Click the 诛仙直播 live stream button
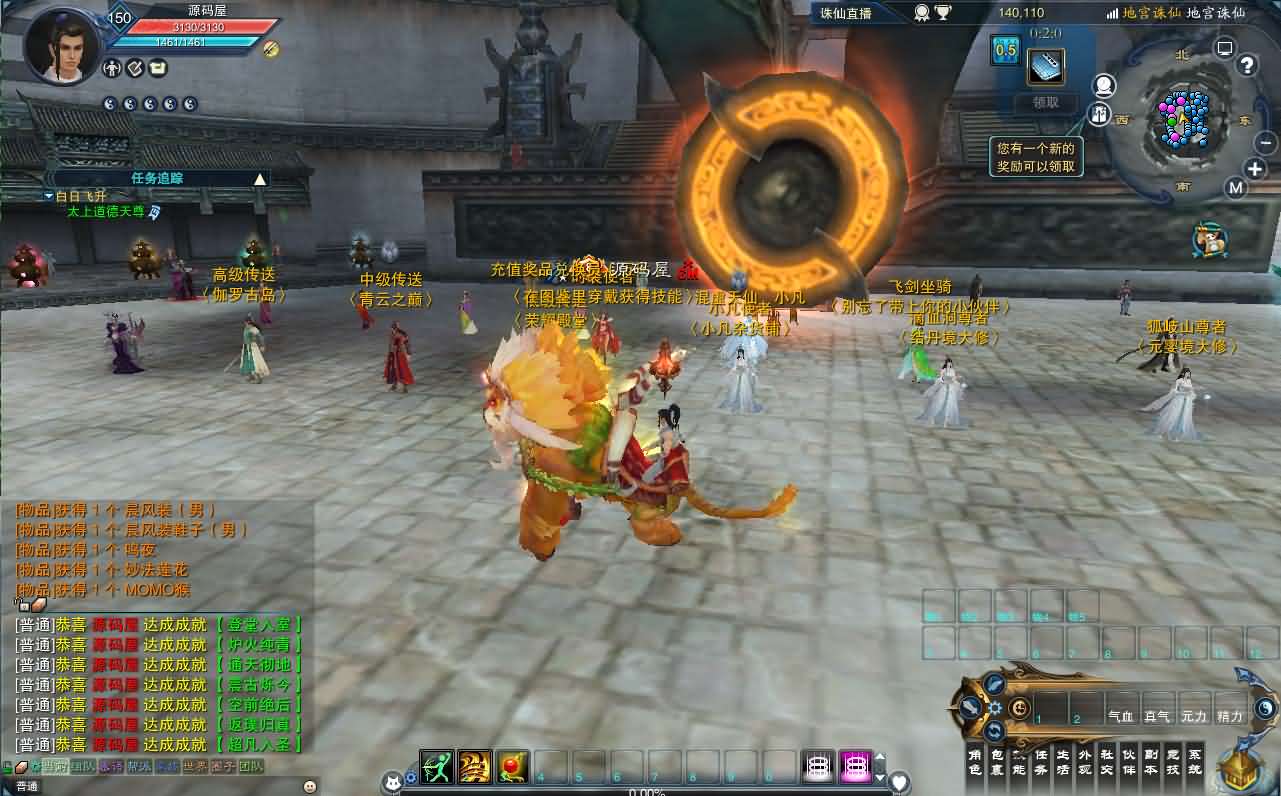 pyautogui.click(x=846, y=13)
